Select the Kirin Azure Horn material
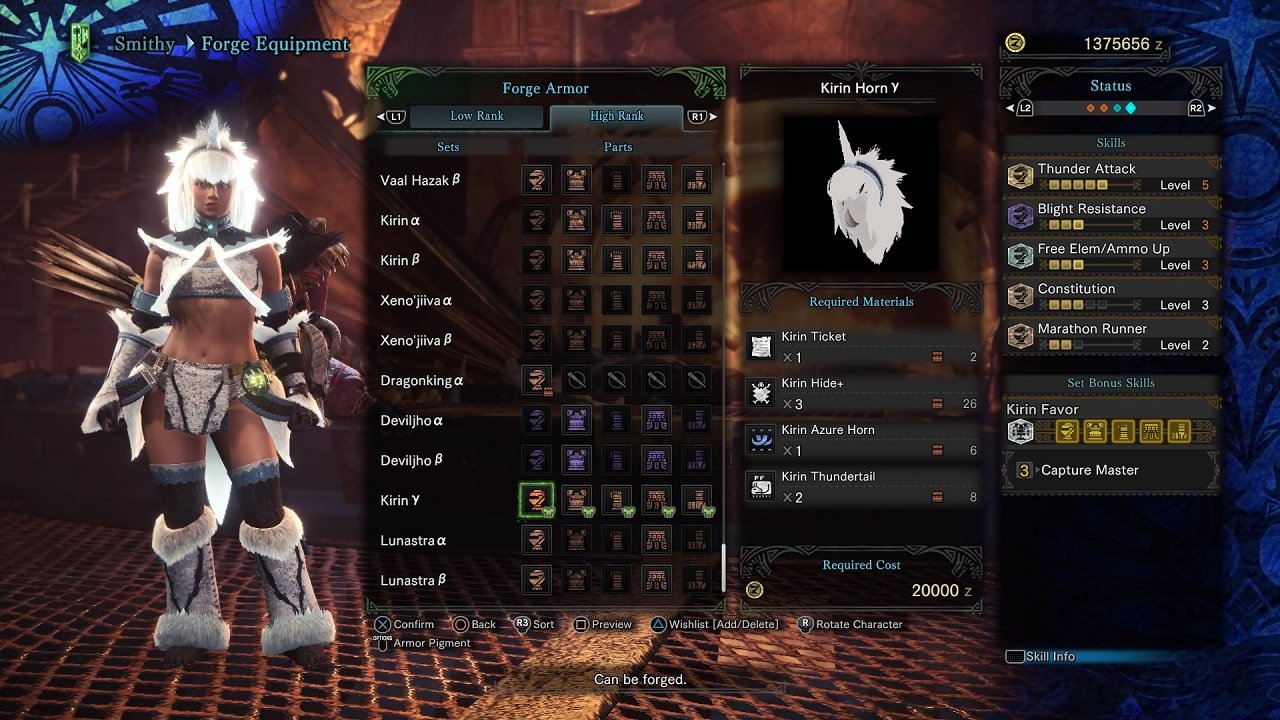The width and height of the screenshot is (1280, 720). coord(861,440)
